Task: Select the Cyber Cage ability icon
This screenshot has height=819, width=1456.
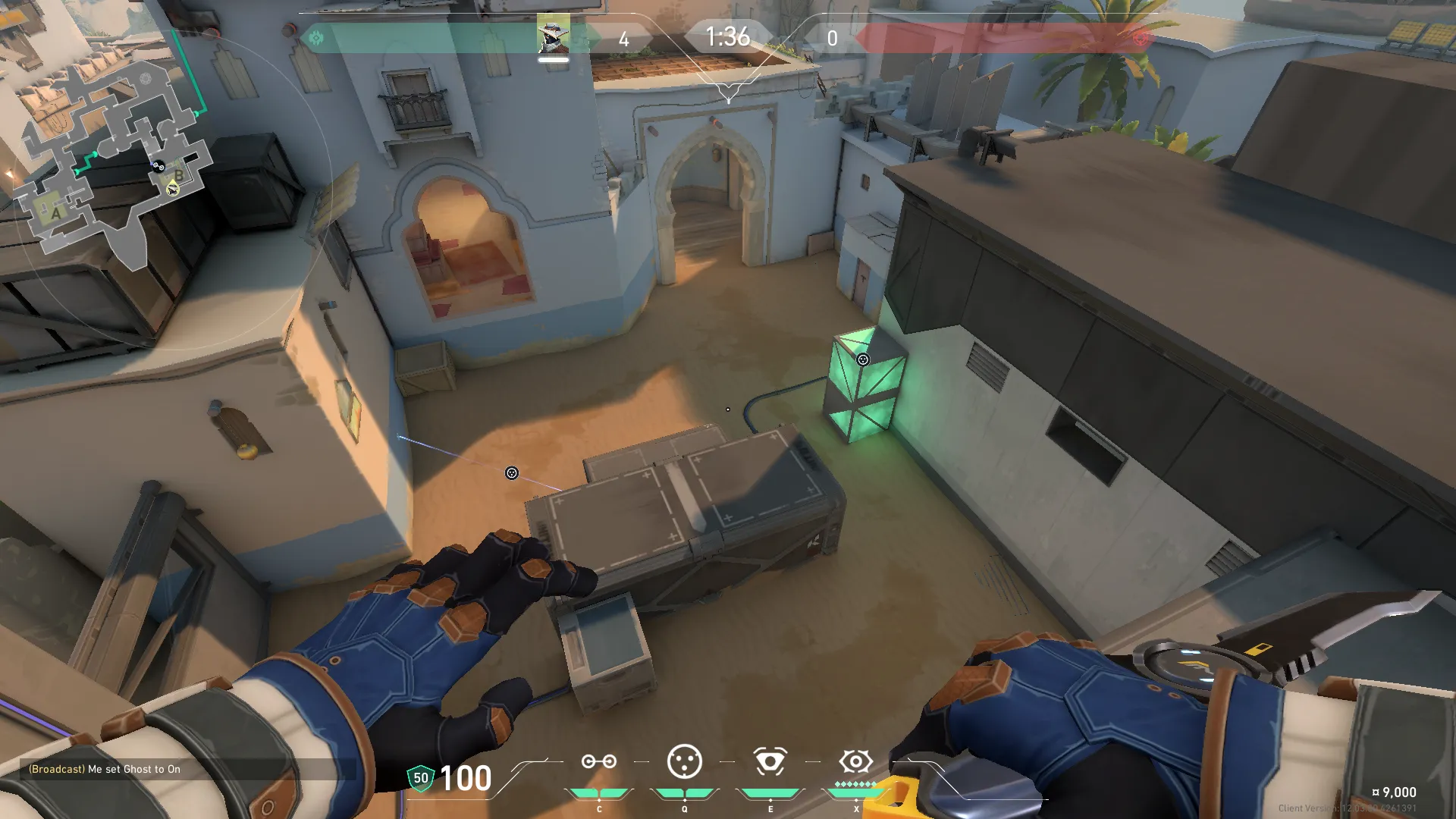Action: [684, 762]
